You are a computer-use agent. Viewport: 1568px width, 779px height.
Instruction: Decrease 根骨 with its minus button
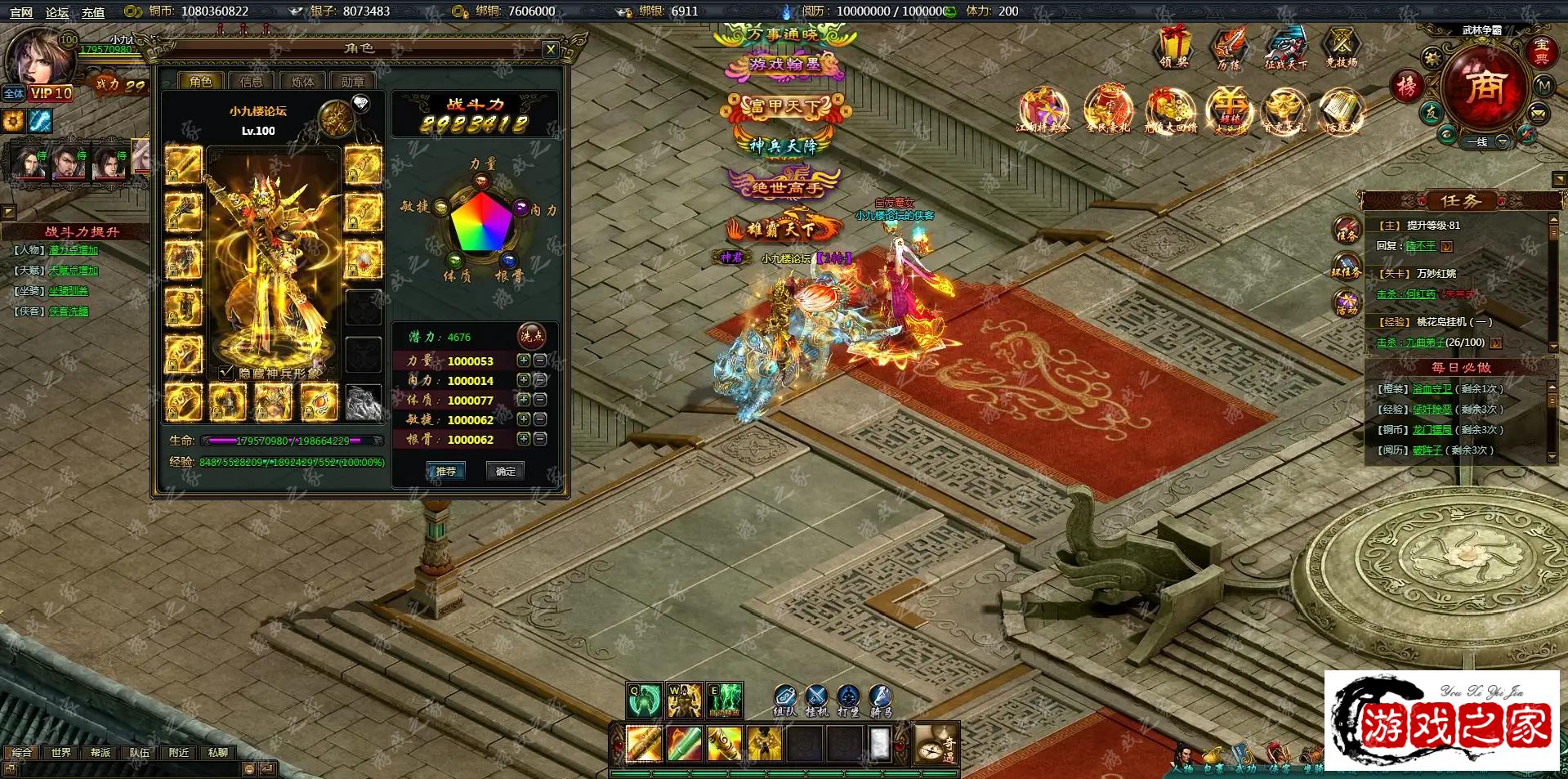[x=540, y=439]
